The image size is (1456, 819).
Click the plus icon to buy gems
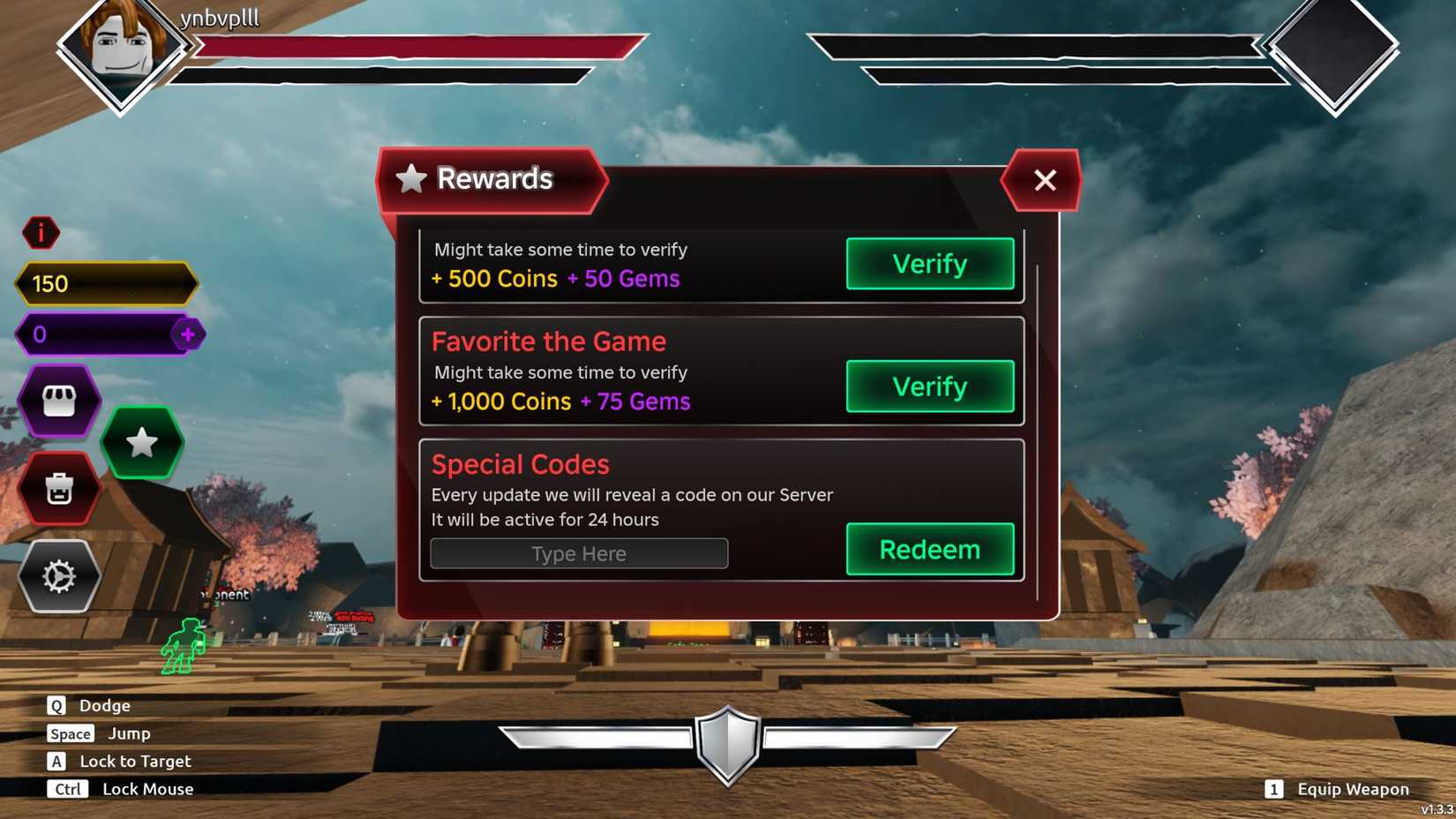(x=188, y=334)
